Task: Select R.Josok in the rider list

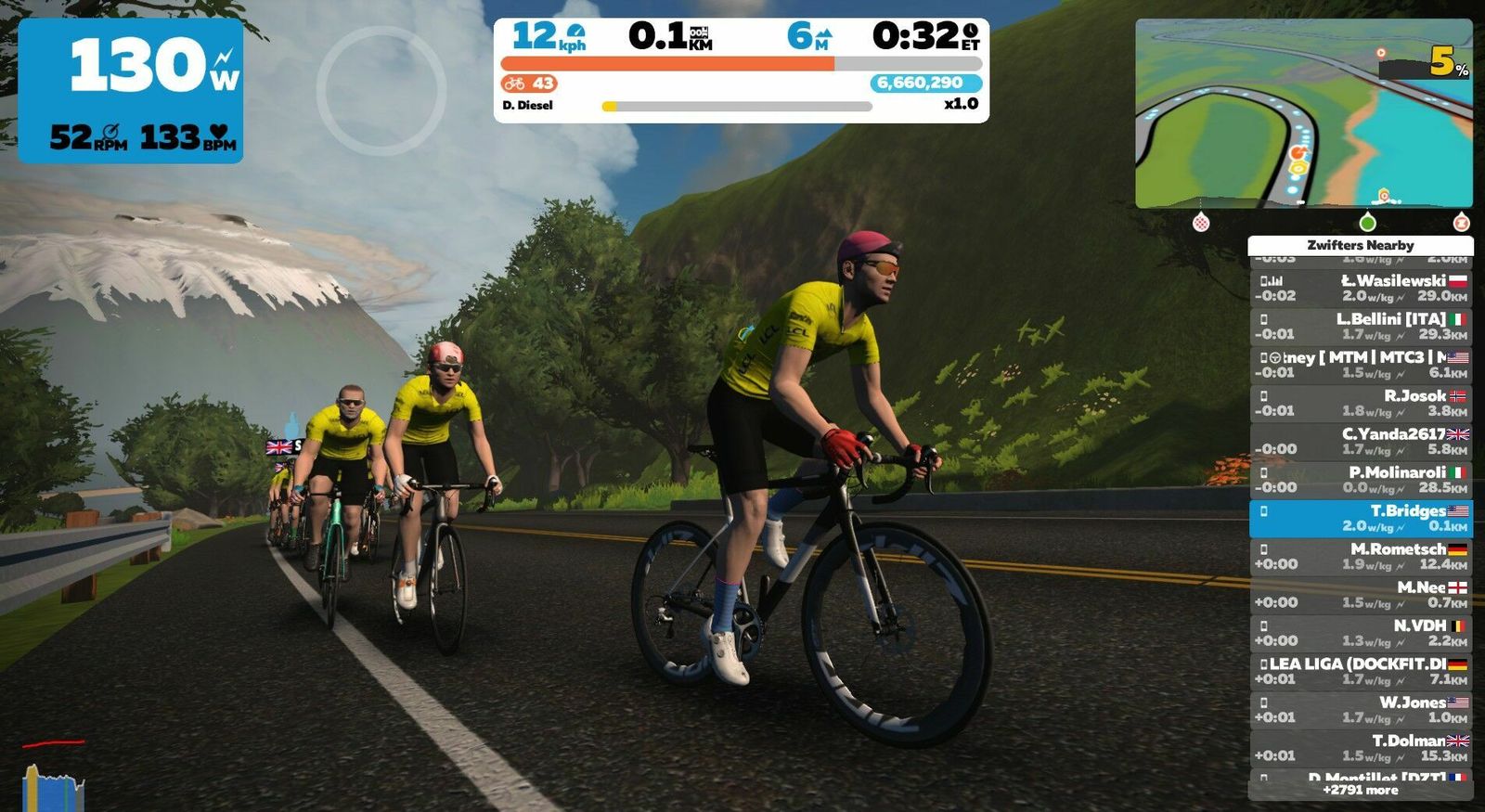Action: (1361, 403)
